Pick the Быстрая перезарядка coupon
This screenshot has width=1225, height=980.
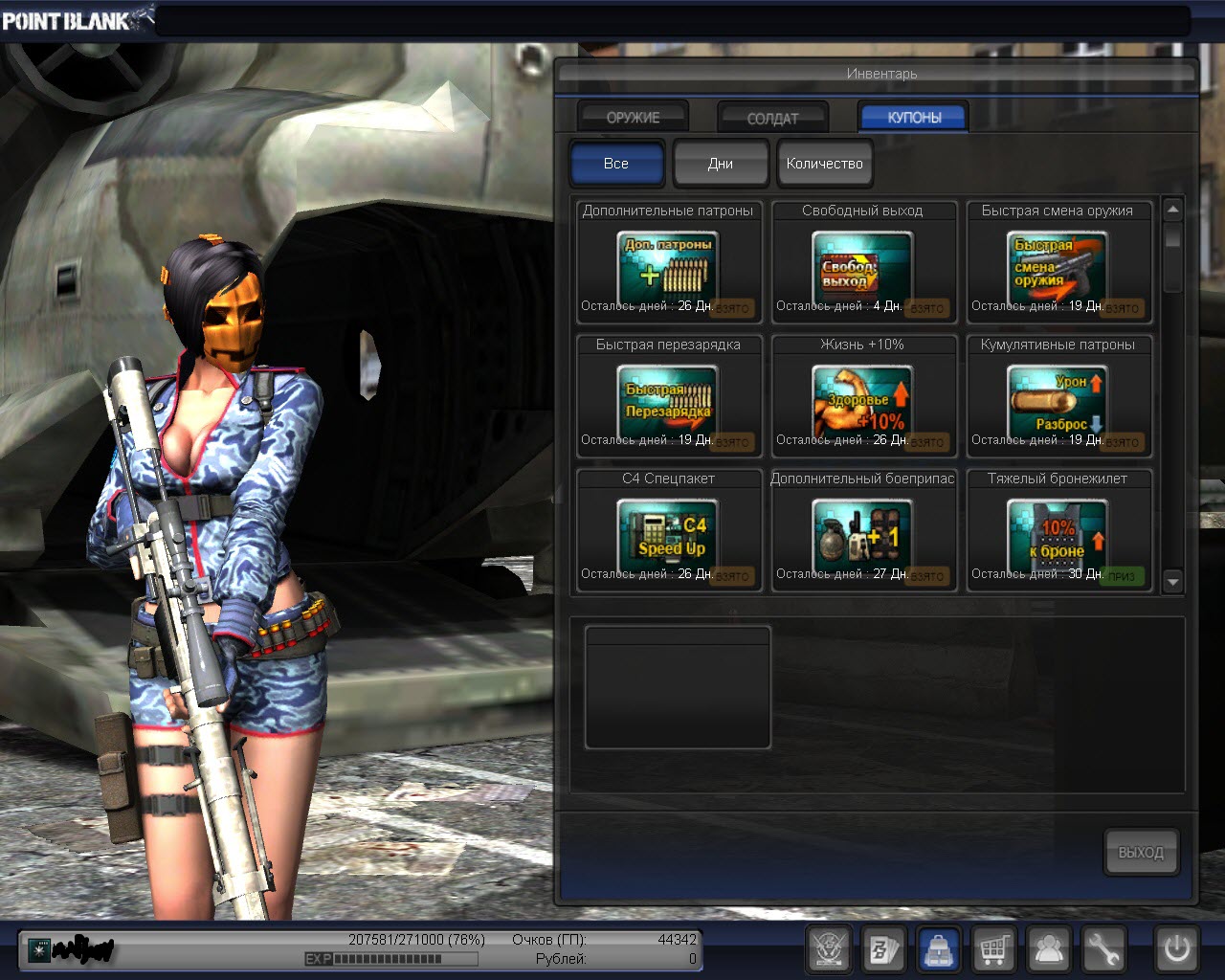[x=668, y=397]
